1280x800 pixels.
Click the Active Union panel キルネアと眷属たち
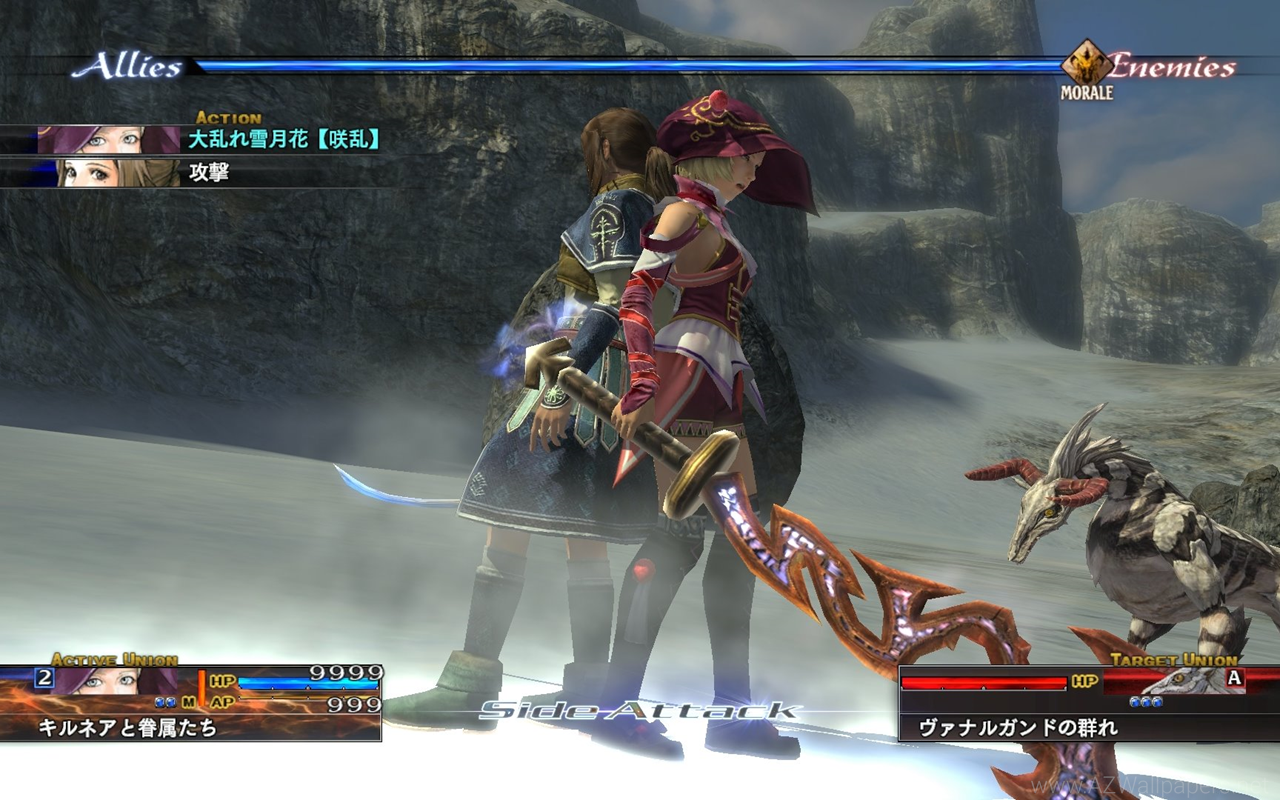(x=190, y=704)
